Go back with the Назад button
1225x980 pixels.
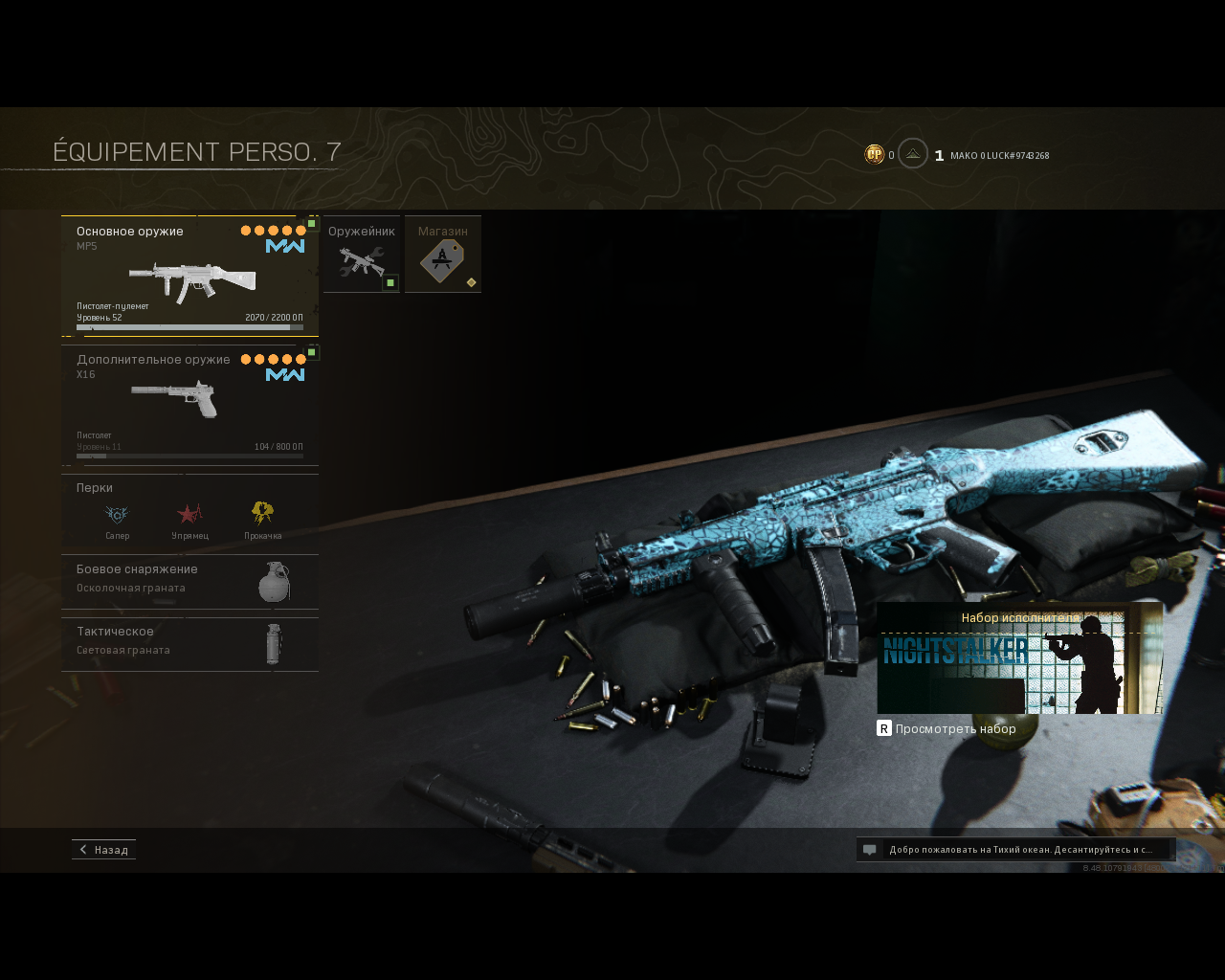click(103, 850)
